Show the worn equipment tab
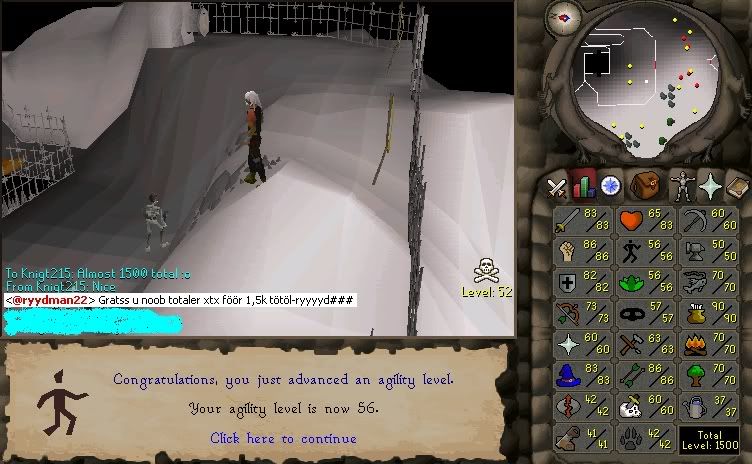This screenshot has height=464, width=752. [681, 186]
